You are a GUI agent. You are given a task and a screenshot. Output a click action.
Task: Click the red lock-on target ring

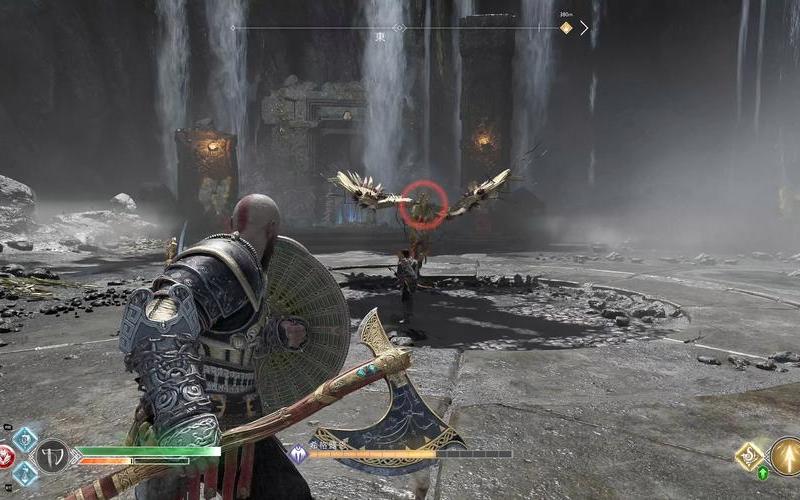[x=423, y=205]
